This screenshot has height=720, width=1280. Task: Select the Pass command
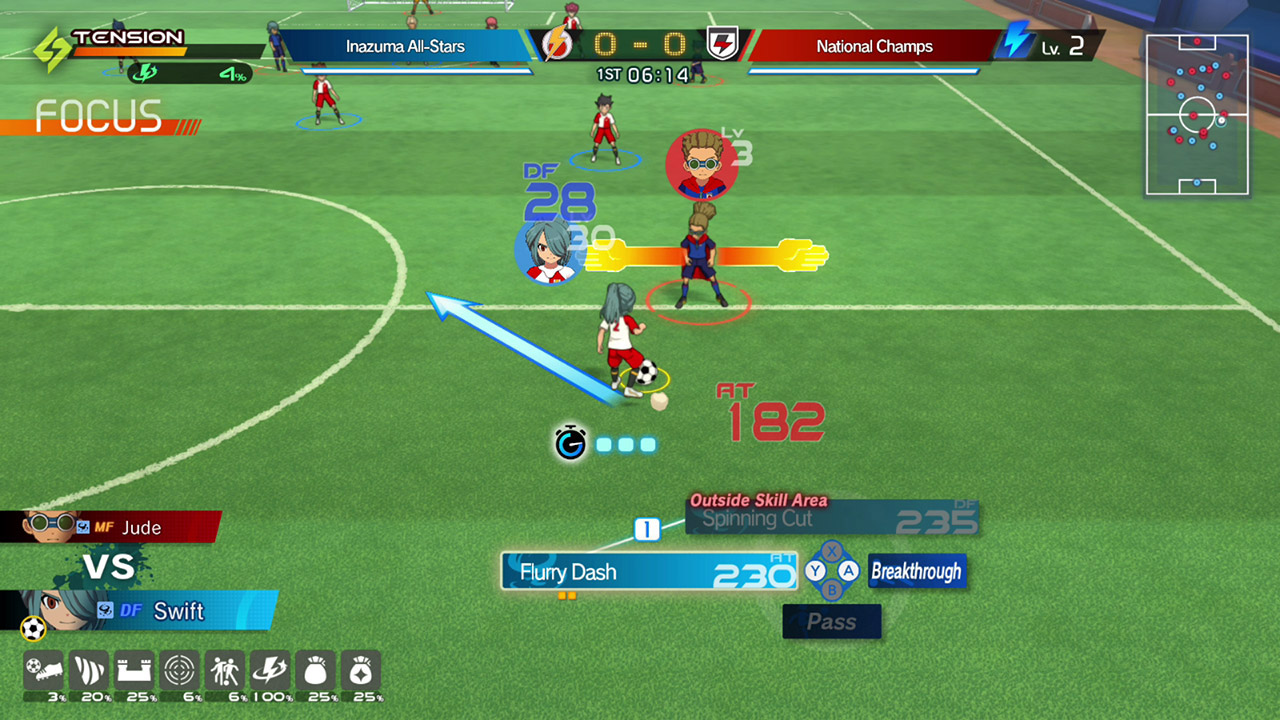pos(832,622)
